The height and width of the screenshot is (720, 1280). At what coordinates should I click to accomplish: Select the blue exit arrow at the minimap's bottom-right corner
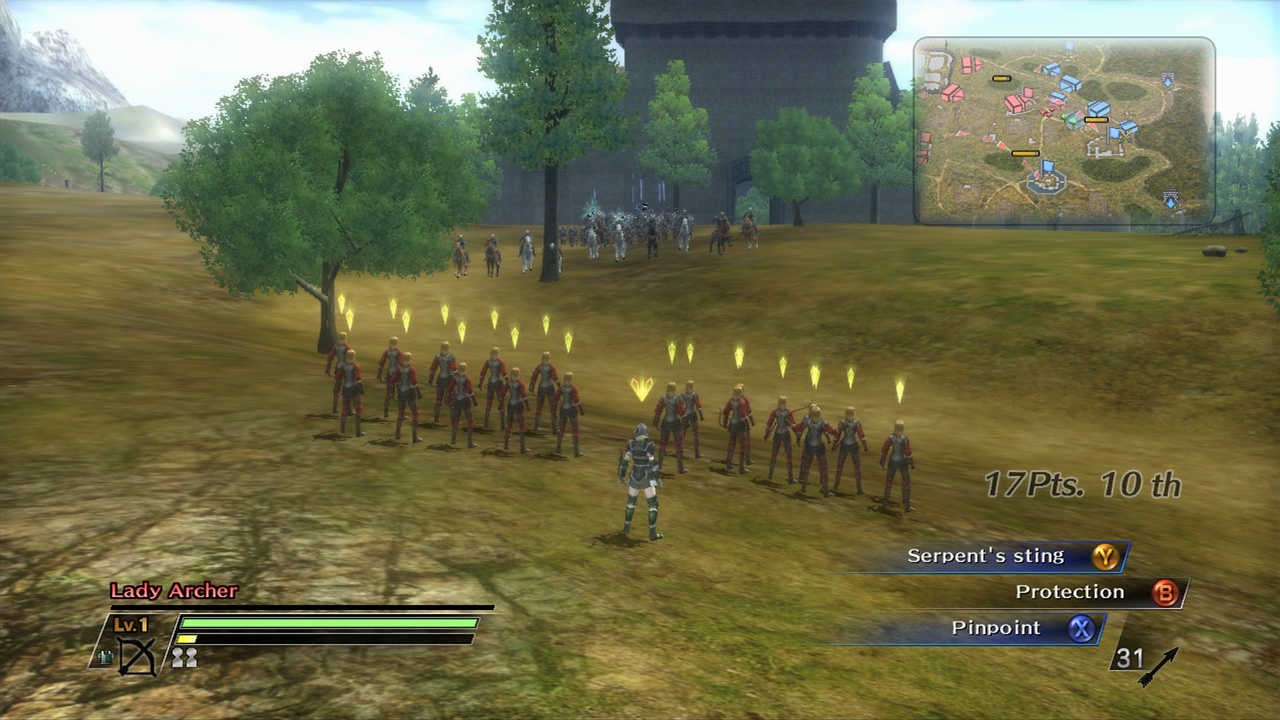coord(1171,202)
